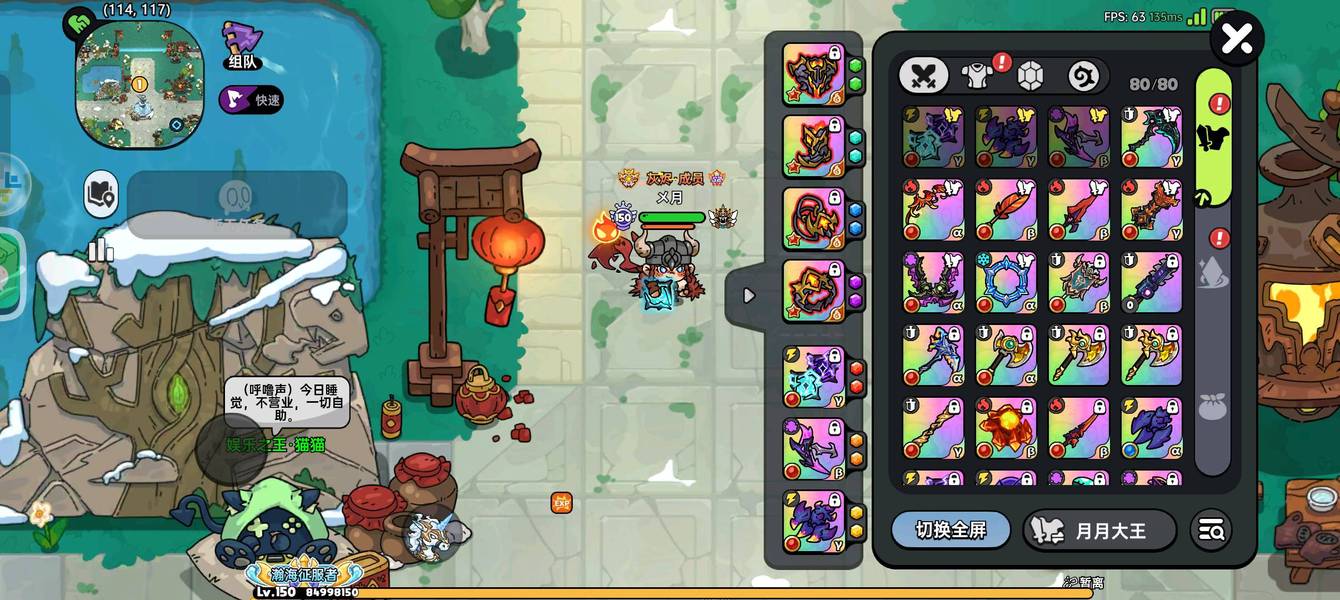Select the water droplet side tab
The image size is (1340, 600).
[x=1212, y=274]
